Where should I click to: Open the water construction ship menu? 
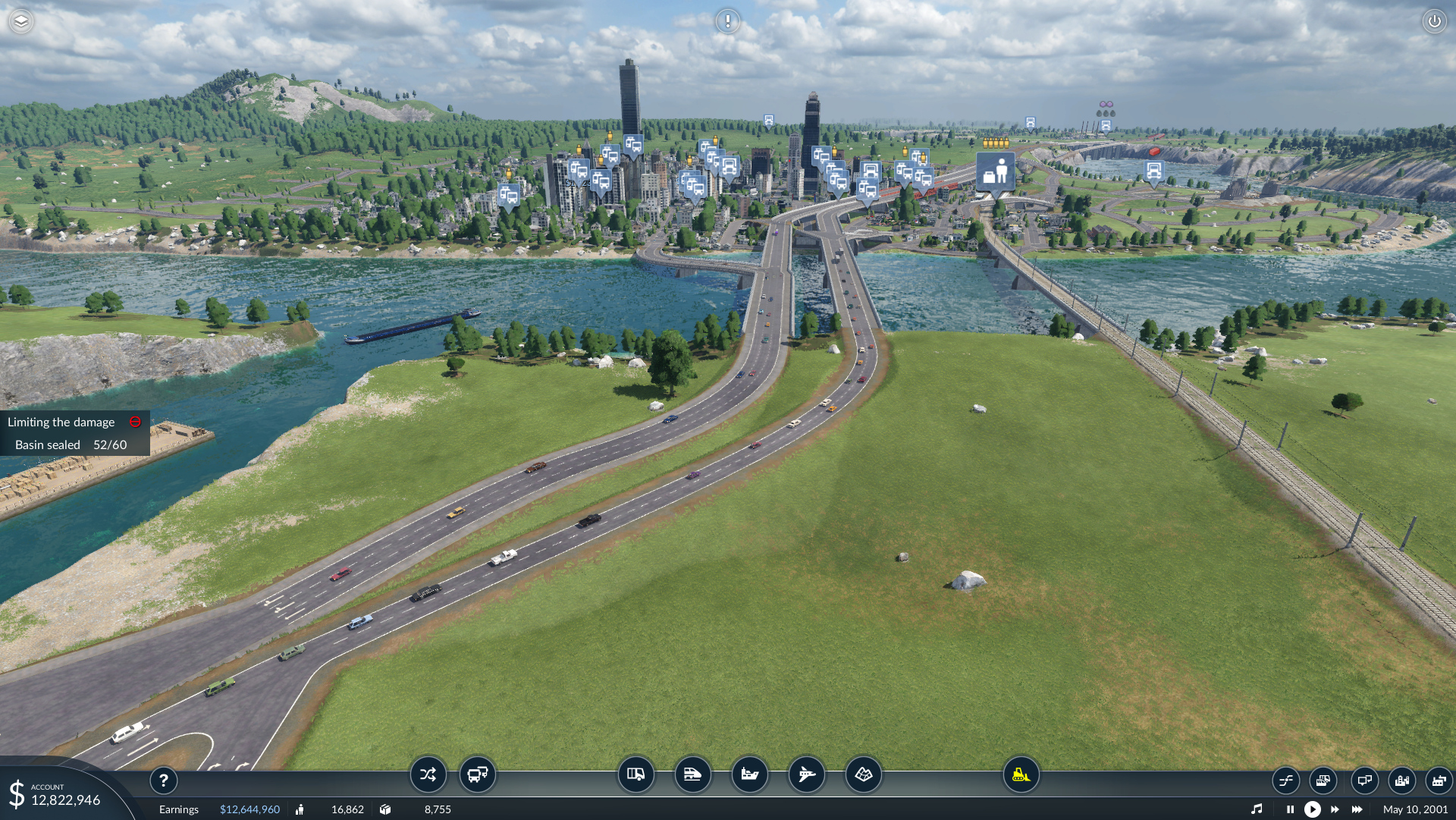pyautogui.click(x=749, y=774)
